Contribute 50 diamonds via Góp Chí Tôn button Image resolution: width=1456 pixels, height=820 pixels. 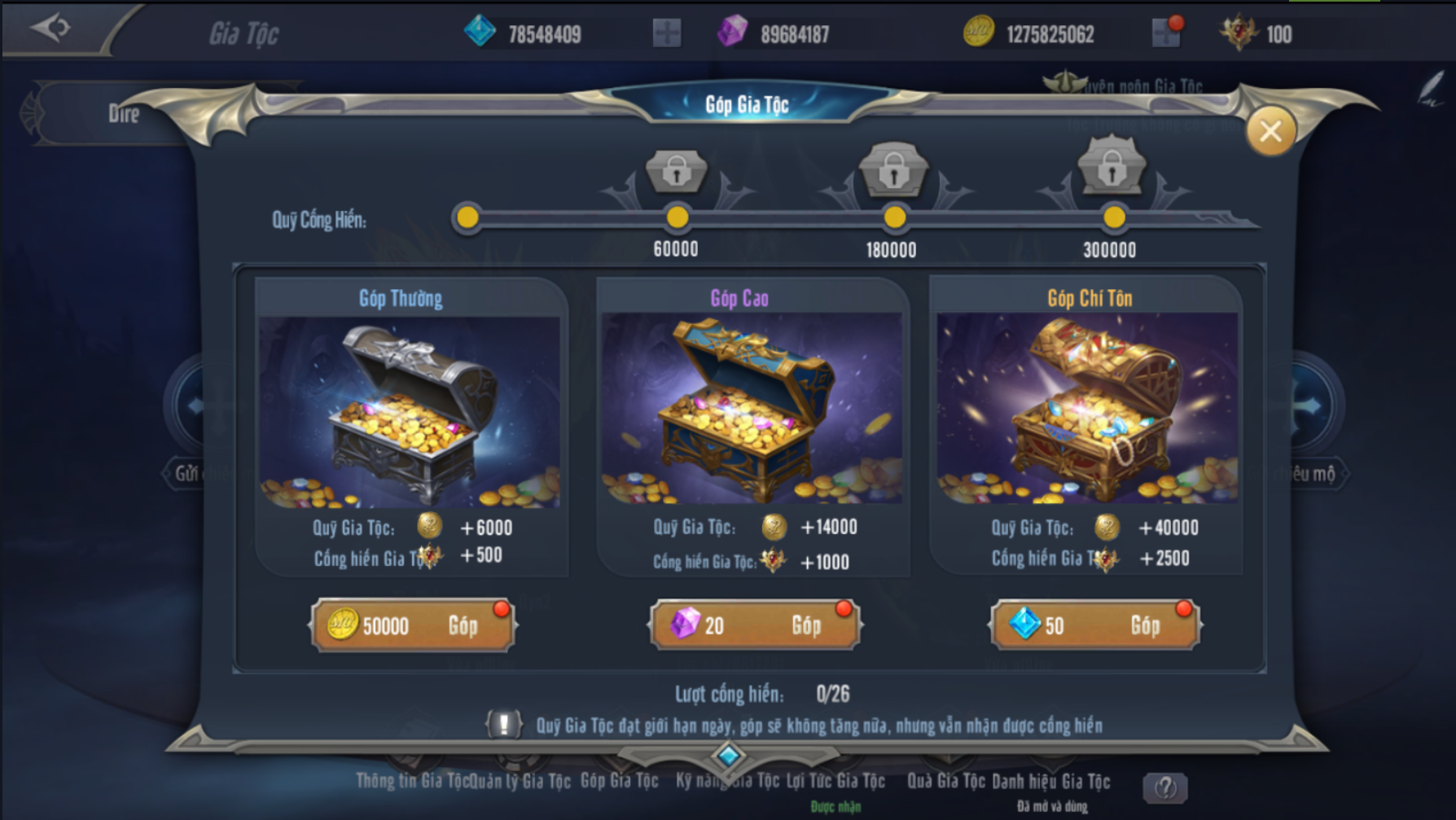click(x=1094, y=625)
